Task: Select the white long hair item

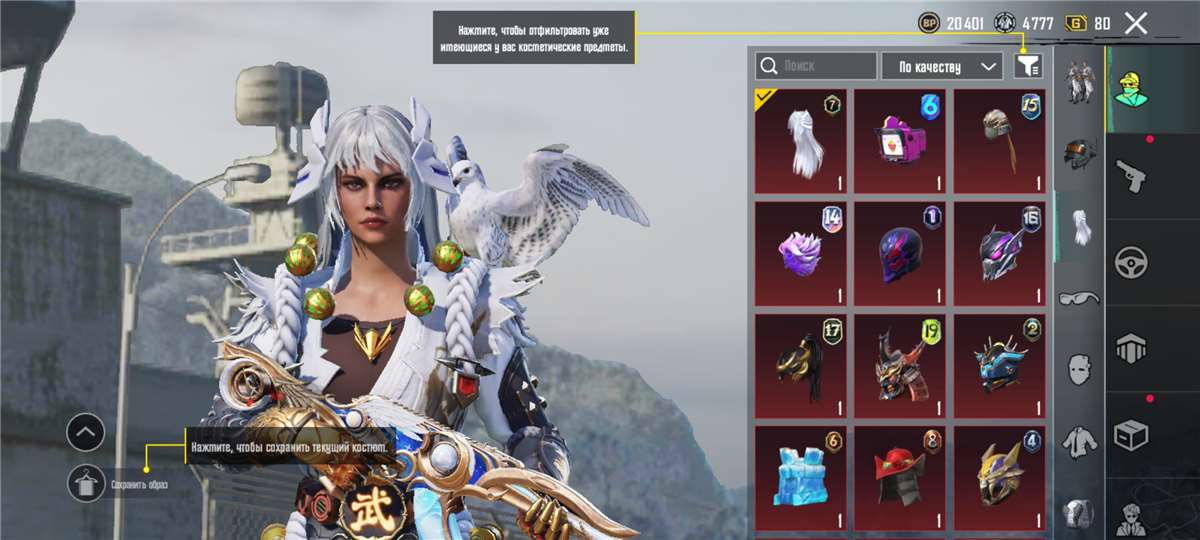Action: click(x=801, y=141)
